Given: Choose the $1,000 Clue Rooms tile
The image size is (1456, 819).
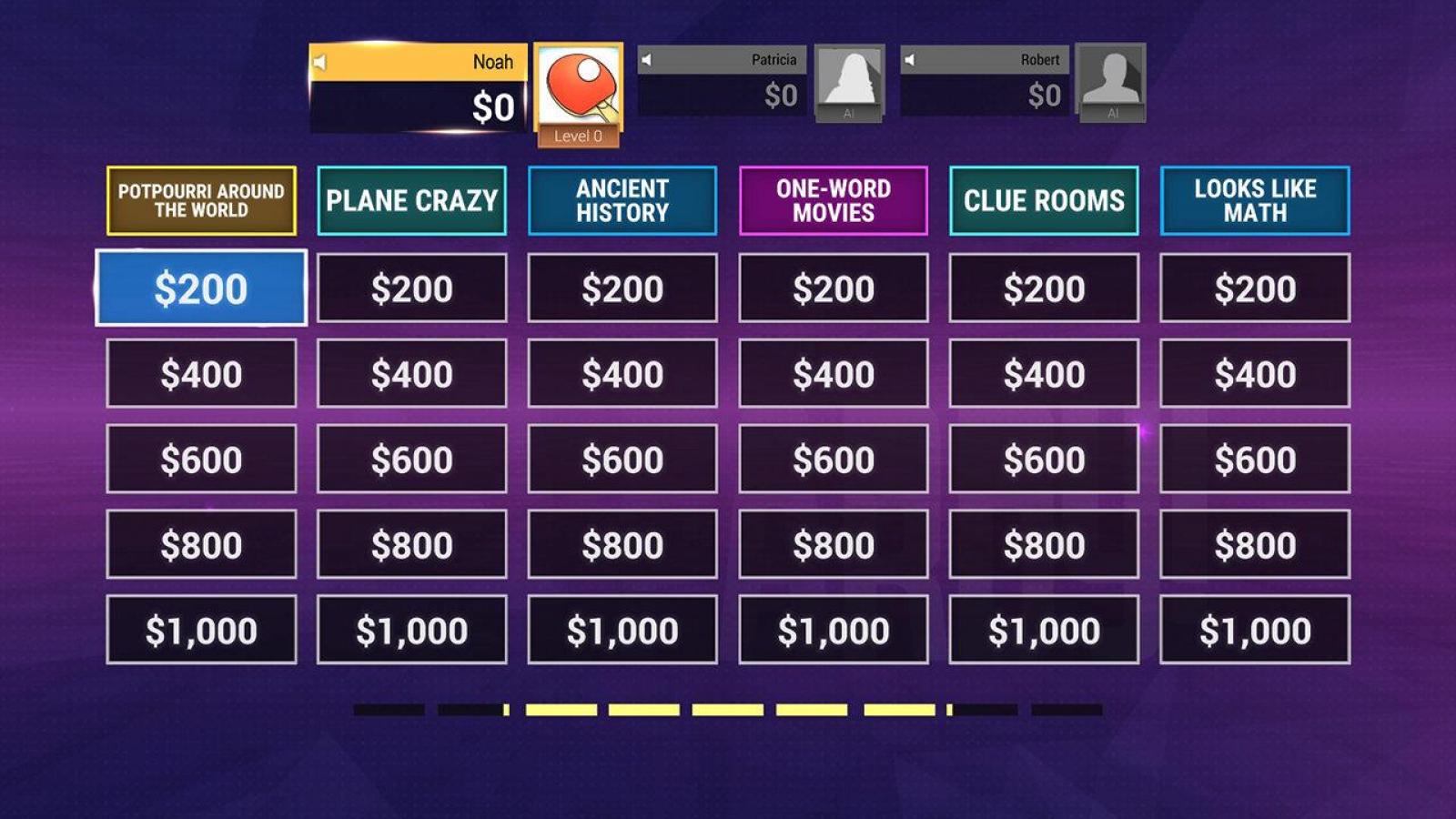Looking at the screenshot, I should pos(1044,630).
